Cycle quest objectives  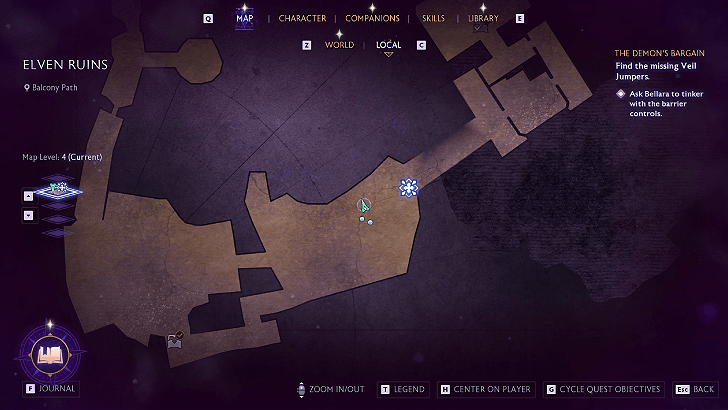603,389
